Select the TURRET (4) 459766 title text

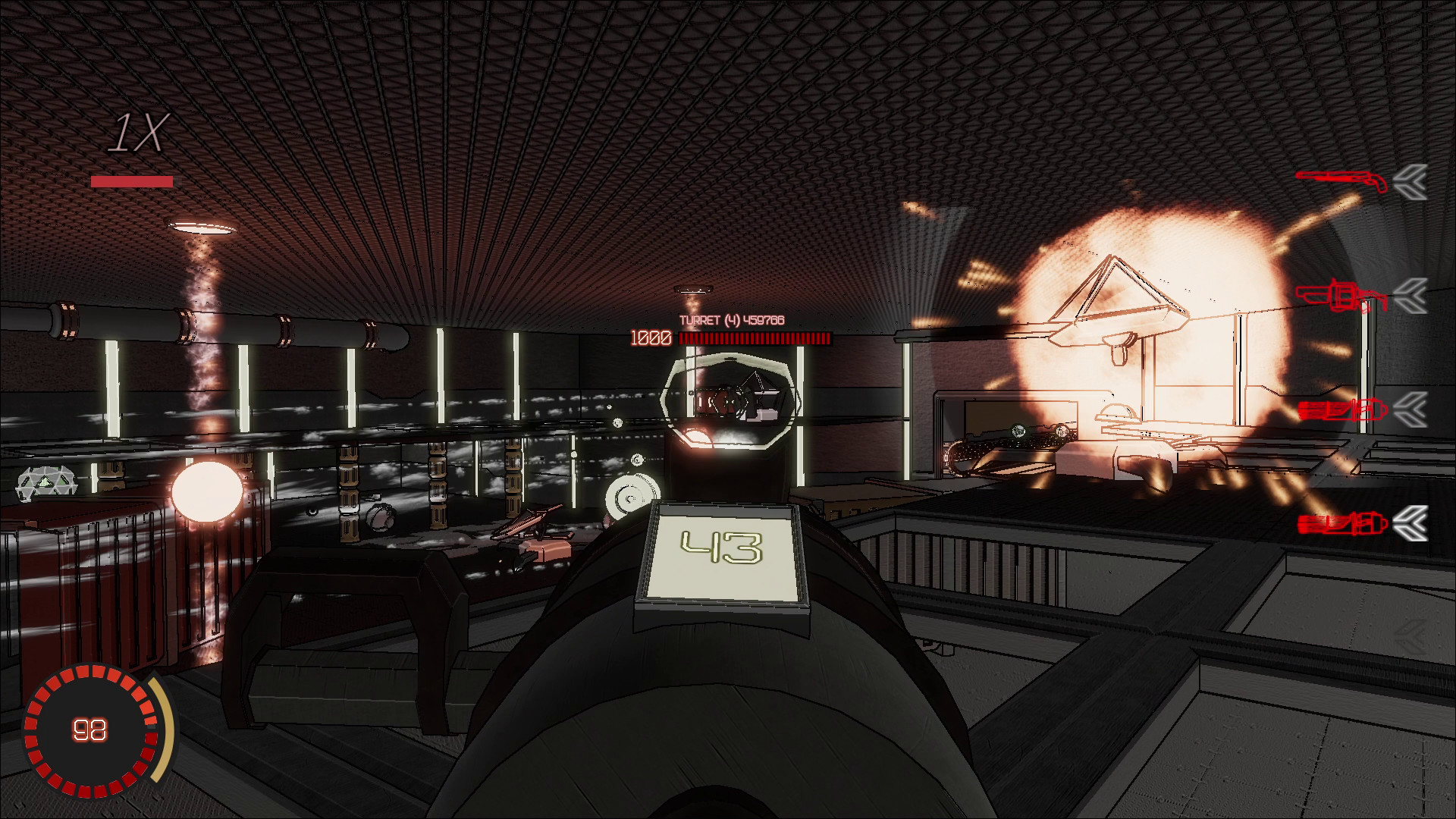[730, 321]
